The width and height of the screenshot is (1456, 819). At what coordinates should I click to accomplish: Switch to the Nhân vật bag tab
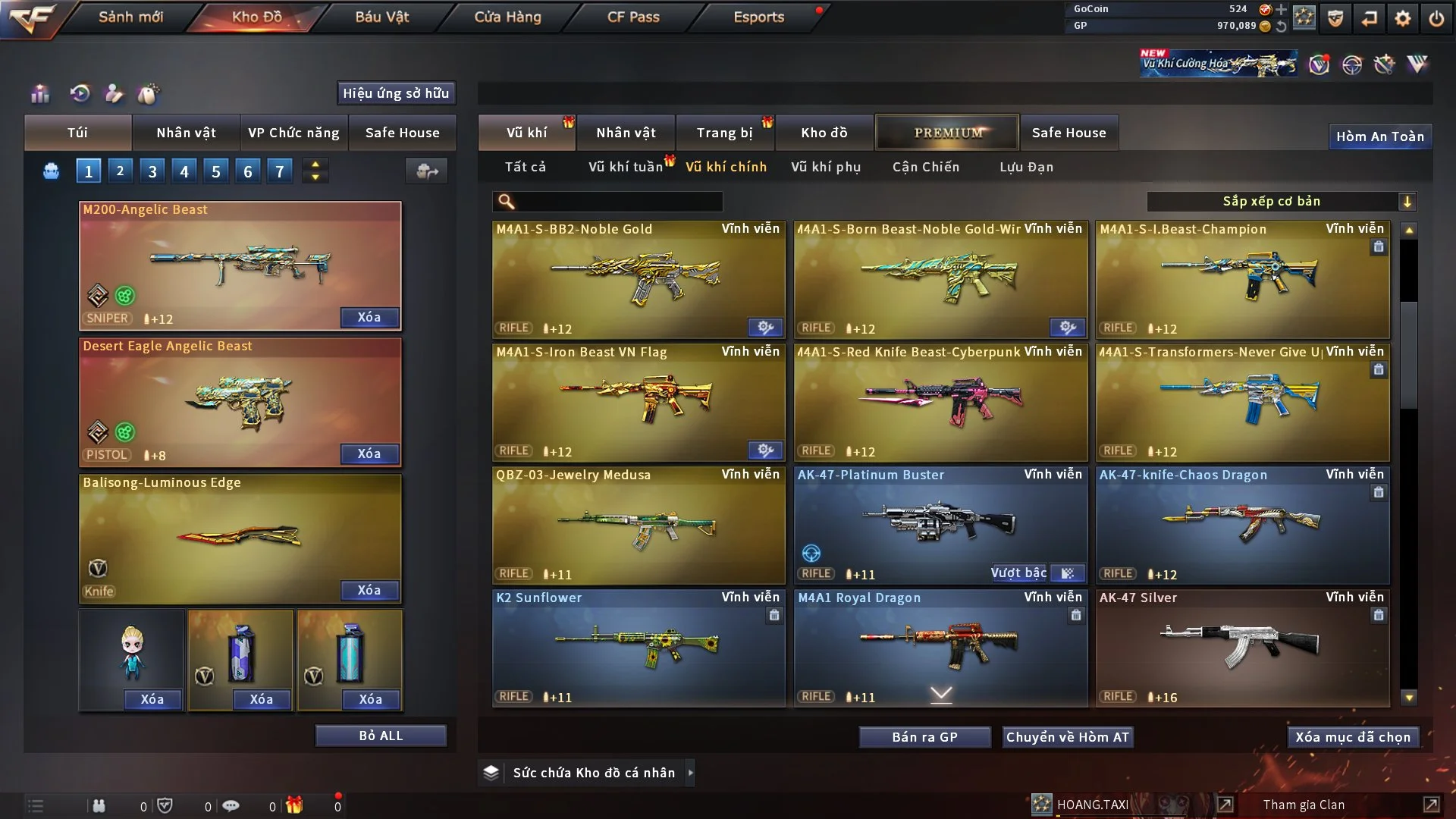(186, 133)
